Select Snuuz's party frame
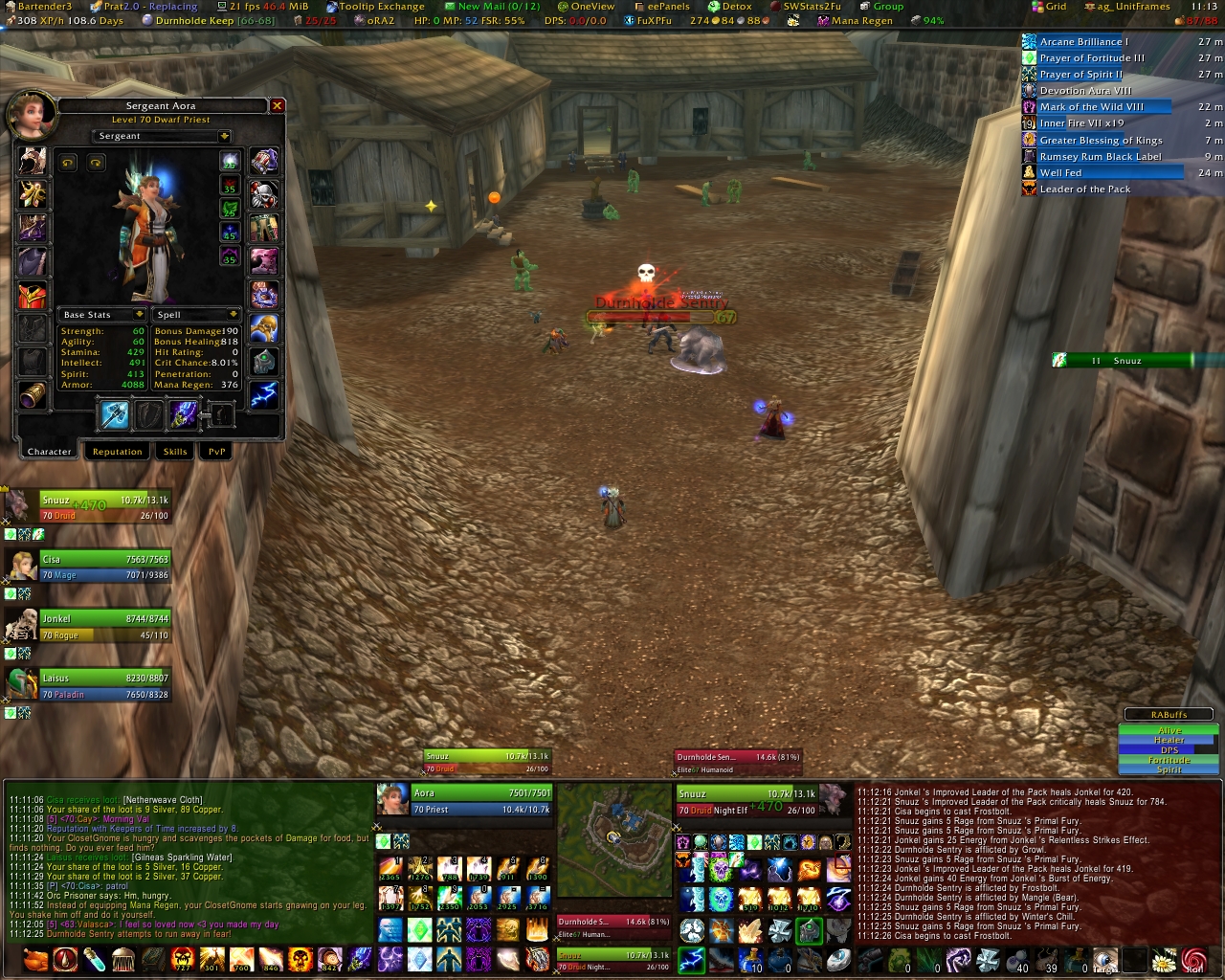The width and height of the screenshot is (1225, 980). point(103,507)
